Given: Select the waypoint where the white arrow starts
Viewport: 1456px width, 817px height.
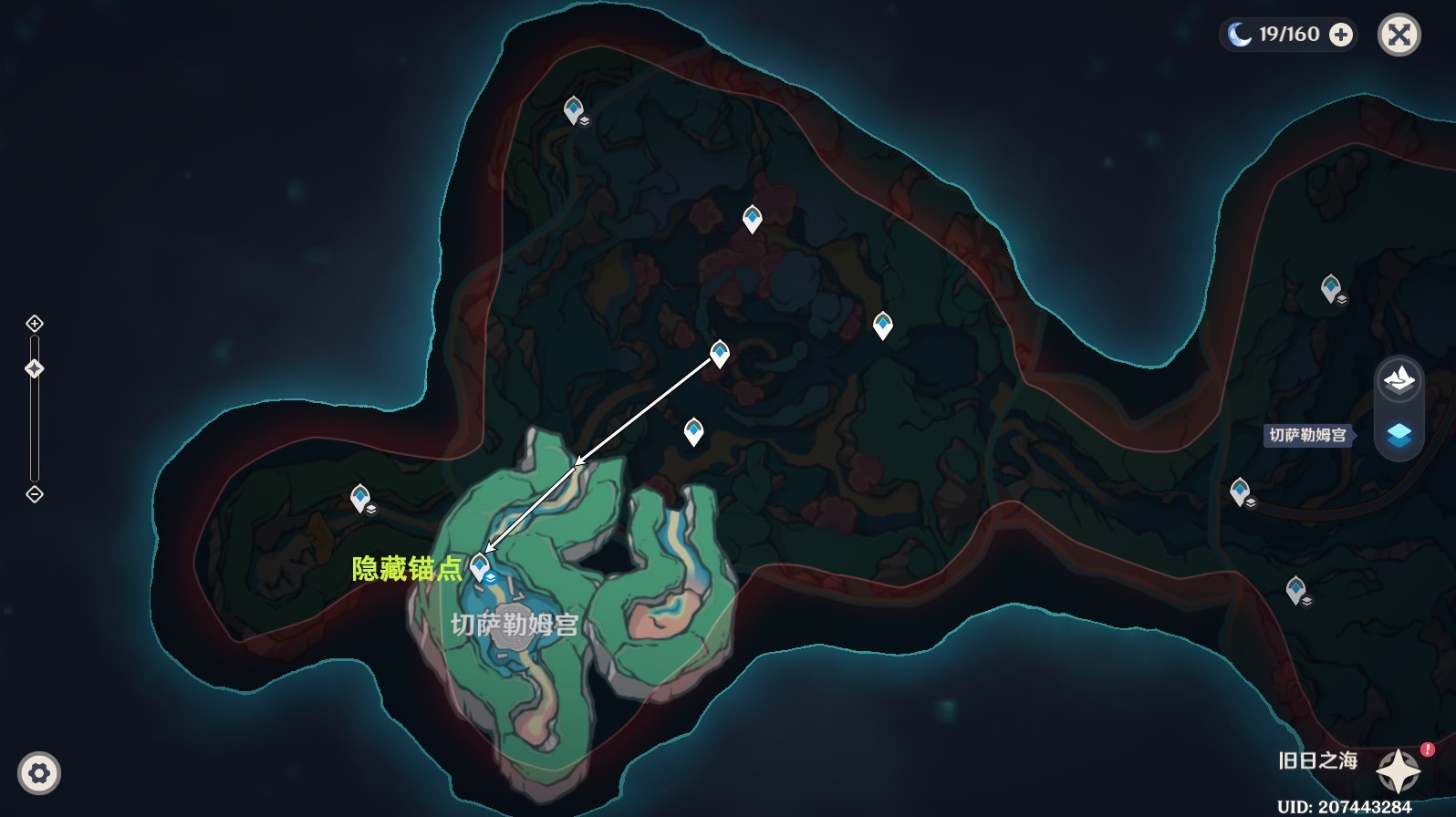Looking at the screenshot, I should (720, 354).
